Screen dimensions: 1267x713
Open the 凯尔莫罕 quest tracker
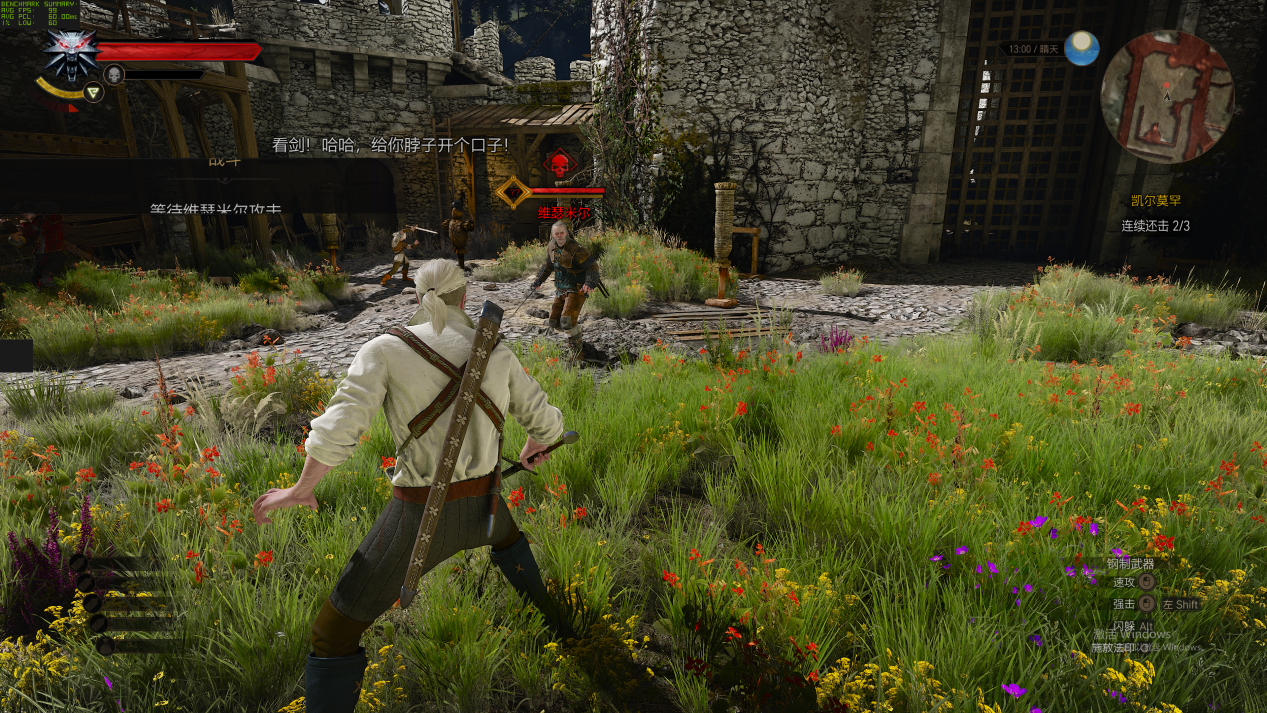1155,201
